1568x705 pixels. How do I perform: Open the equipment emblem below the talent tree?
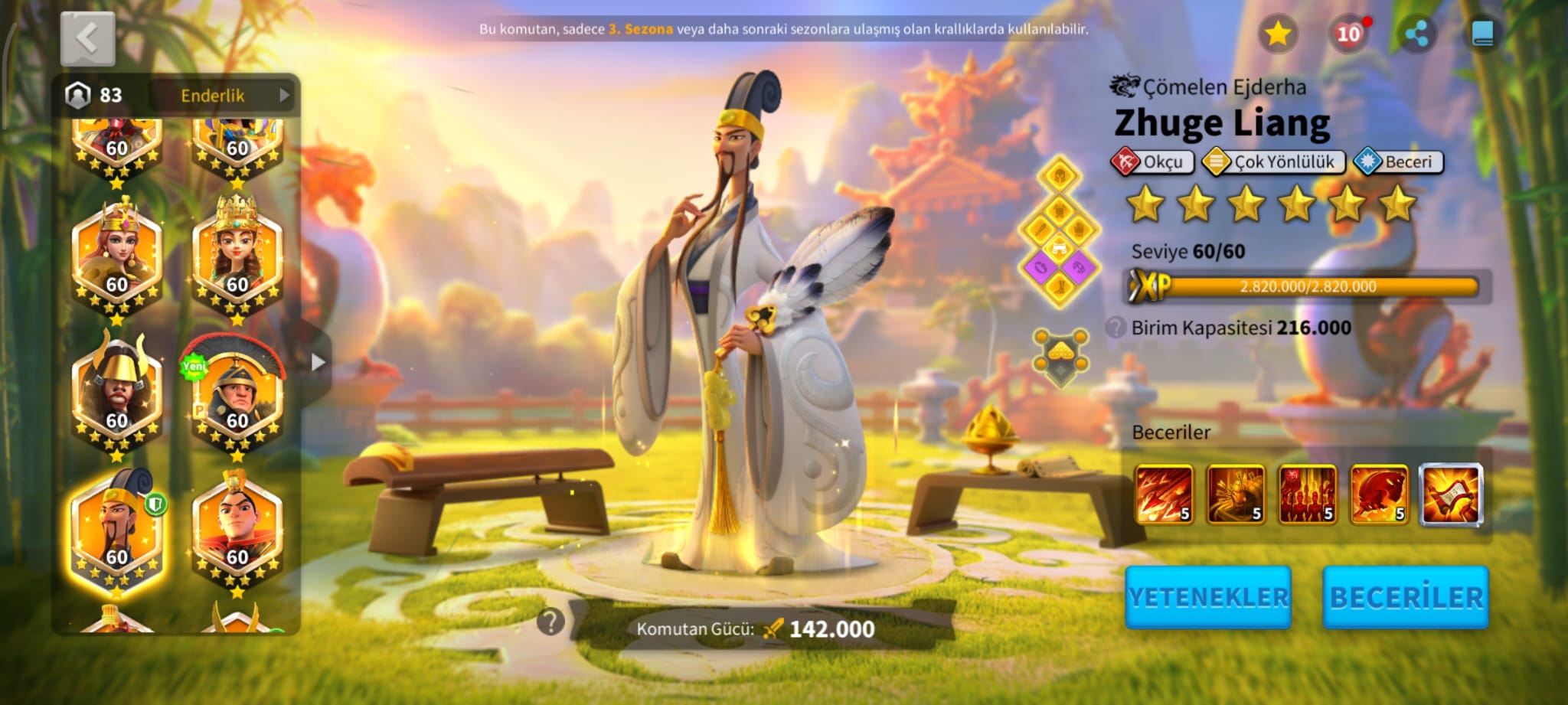1060,357
